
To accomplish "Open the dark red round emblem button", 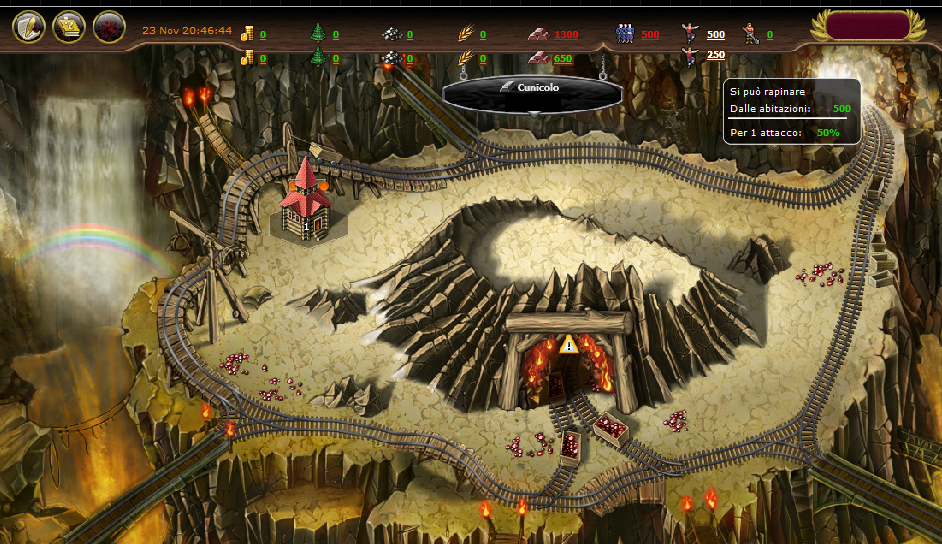I will [109, 27].
